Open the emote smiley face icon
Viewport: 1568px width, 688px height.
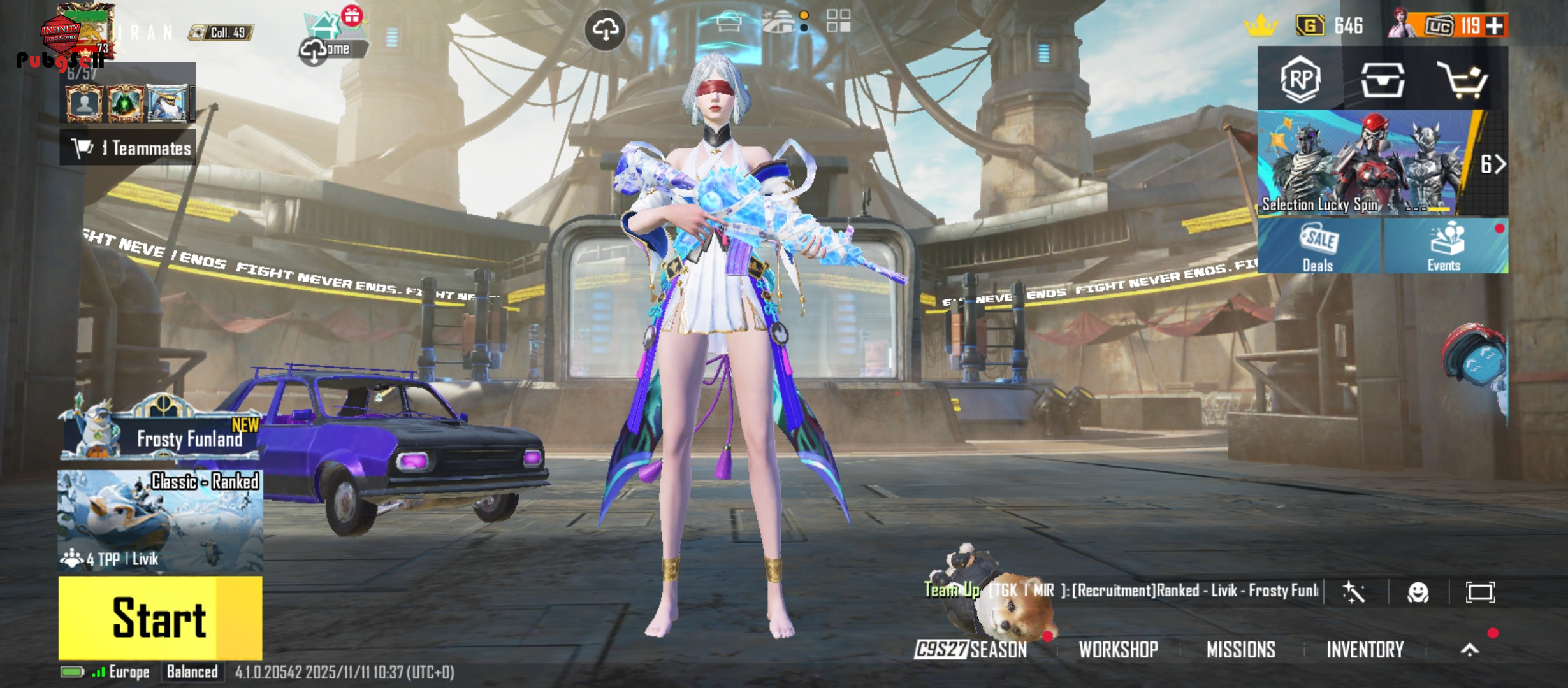(1418, 592)
